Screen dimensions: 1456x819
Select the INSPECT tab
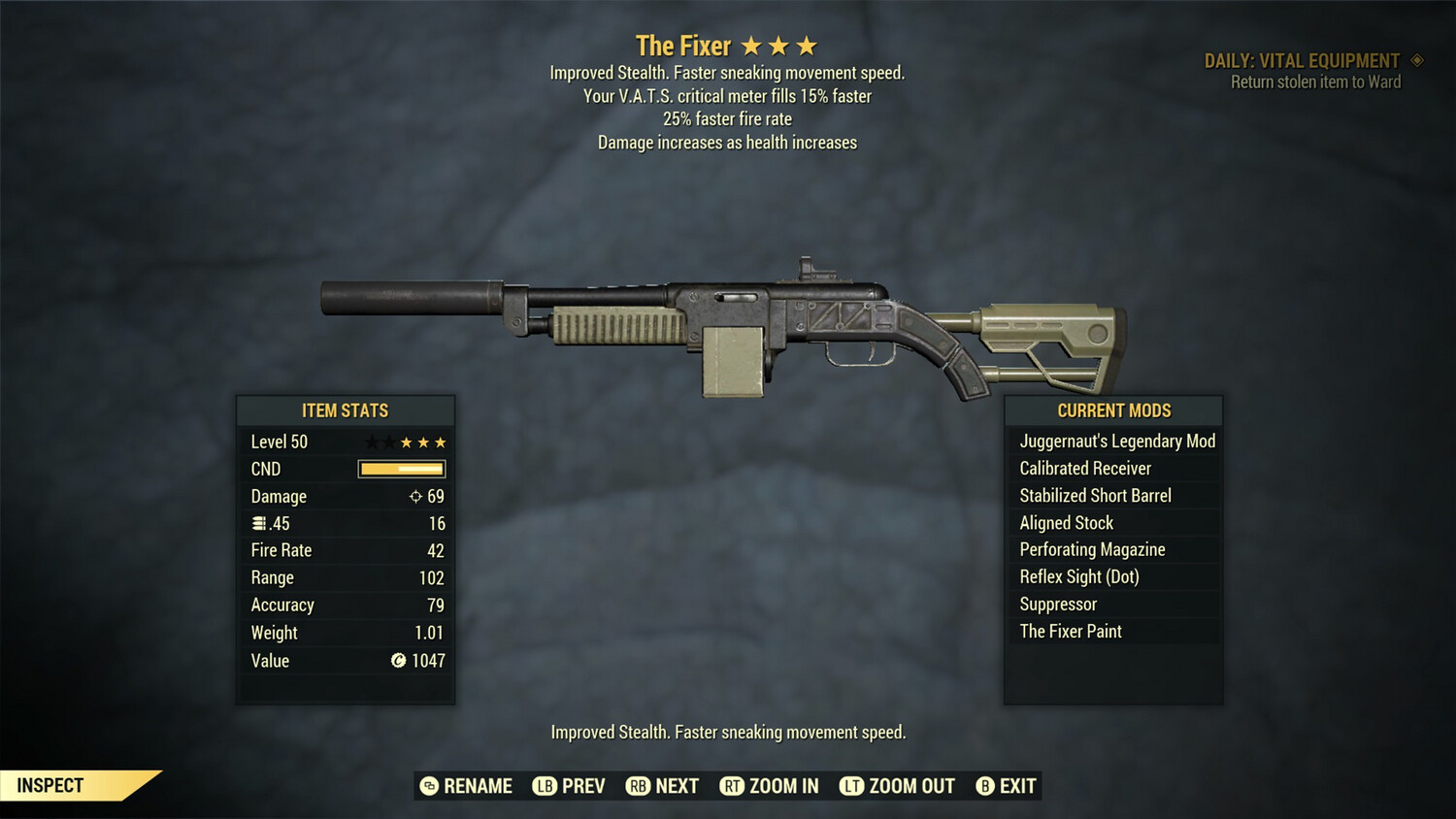point(50,785)
